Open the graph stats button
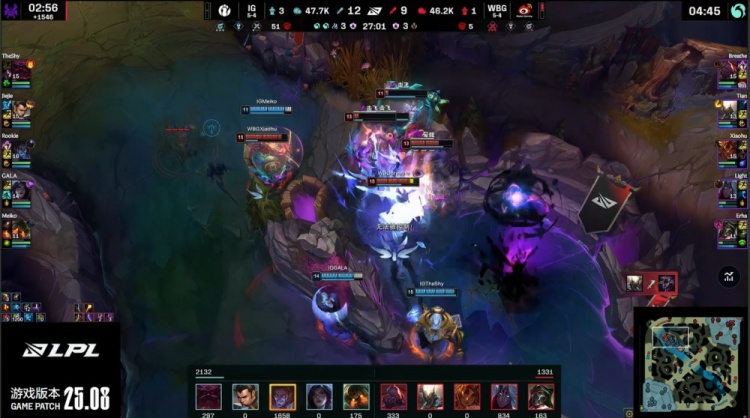 click(727, 276)
